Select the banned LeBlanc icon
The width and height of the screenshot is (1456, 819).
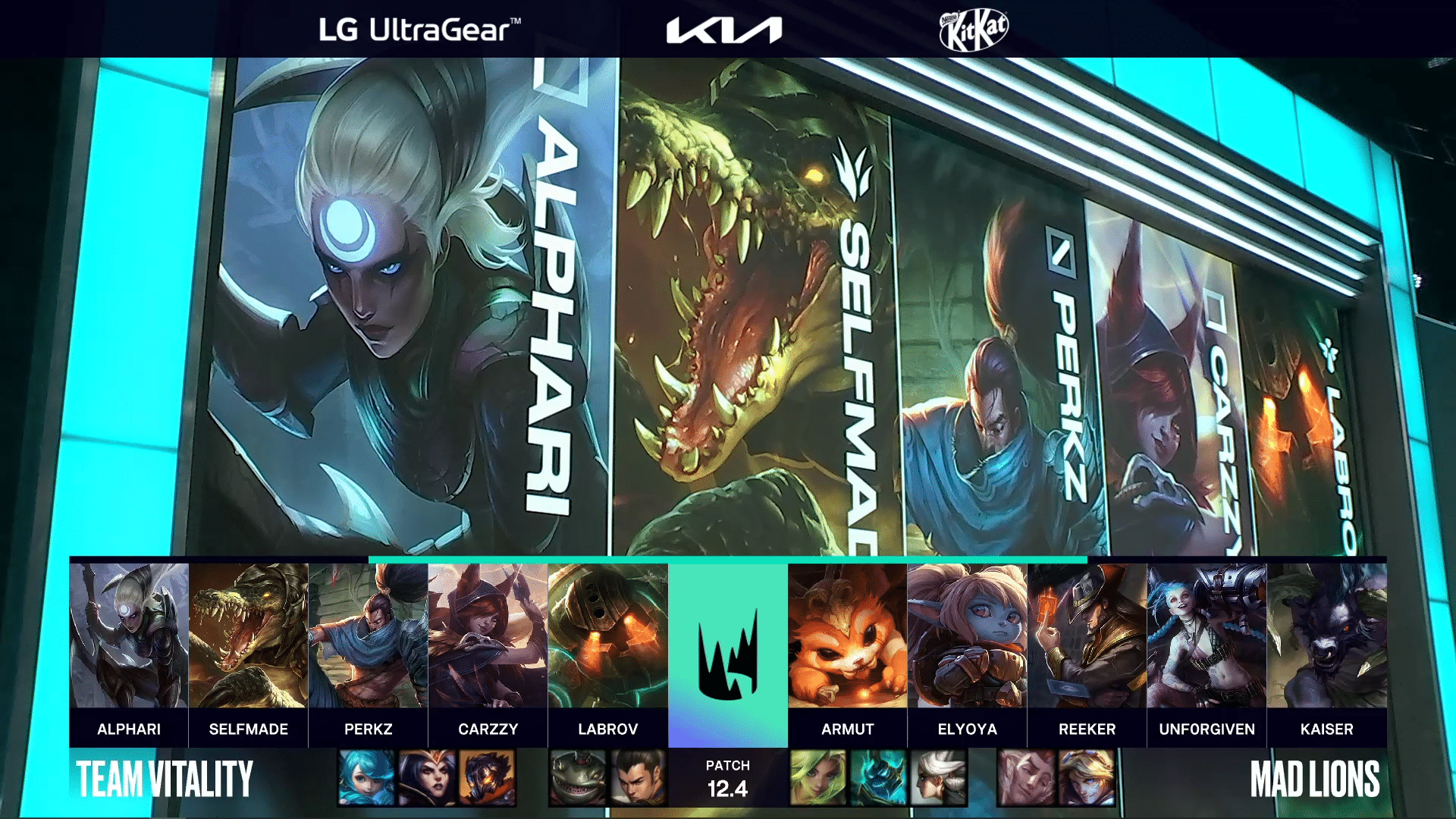pos(427,777)
